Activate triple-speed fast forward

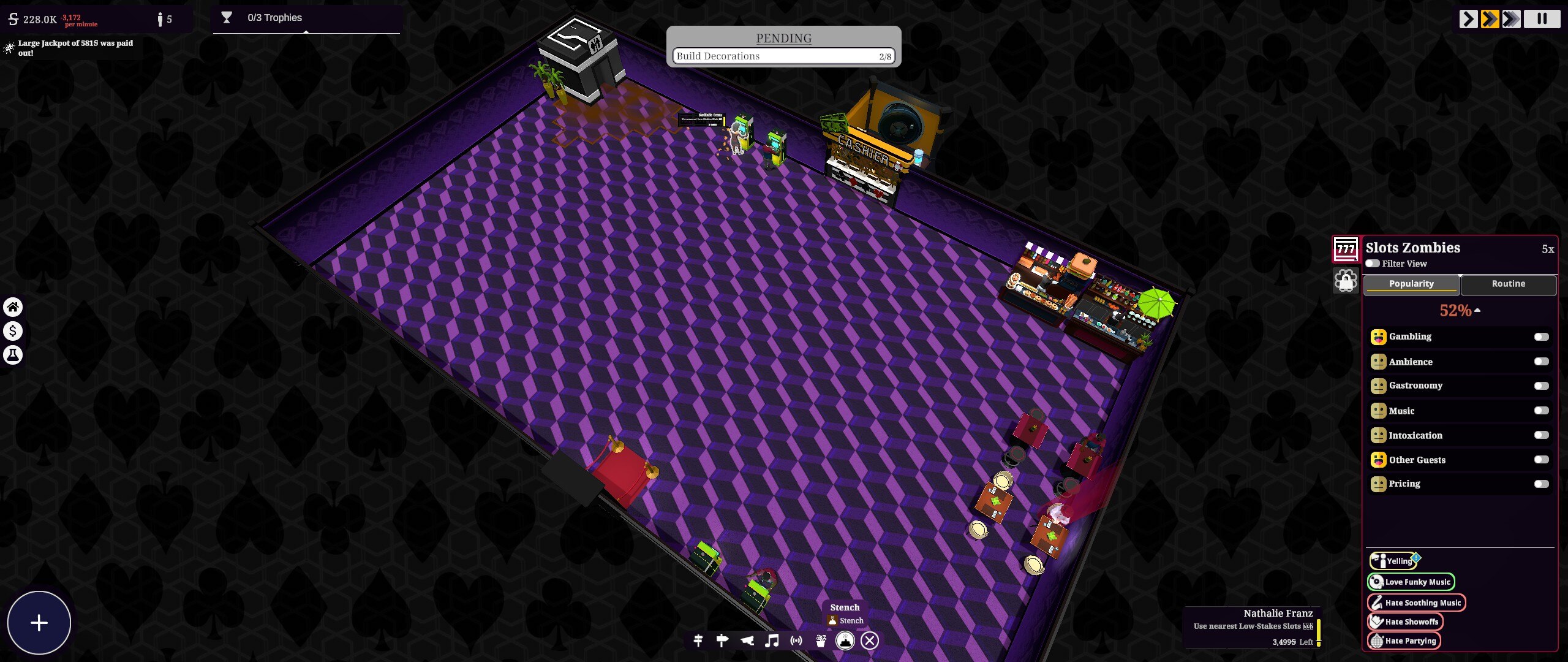pos(1512,19)
